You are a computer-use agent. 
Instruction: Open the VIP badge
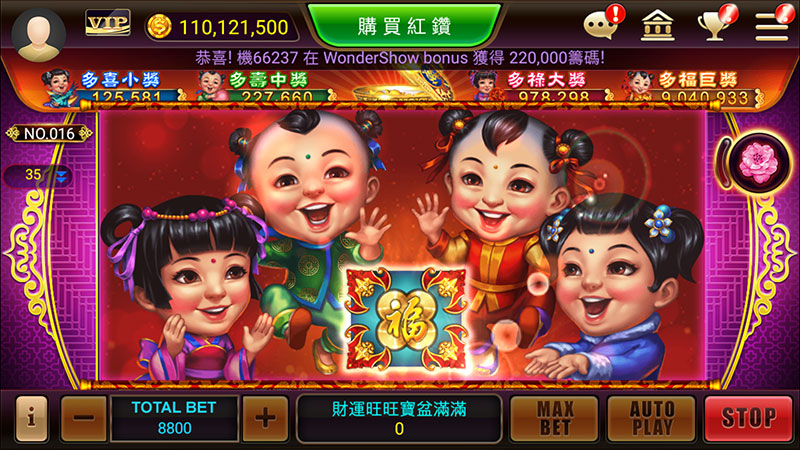click(x=108, y=23)
